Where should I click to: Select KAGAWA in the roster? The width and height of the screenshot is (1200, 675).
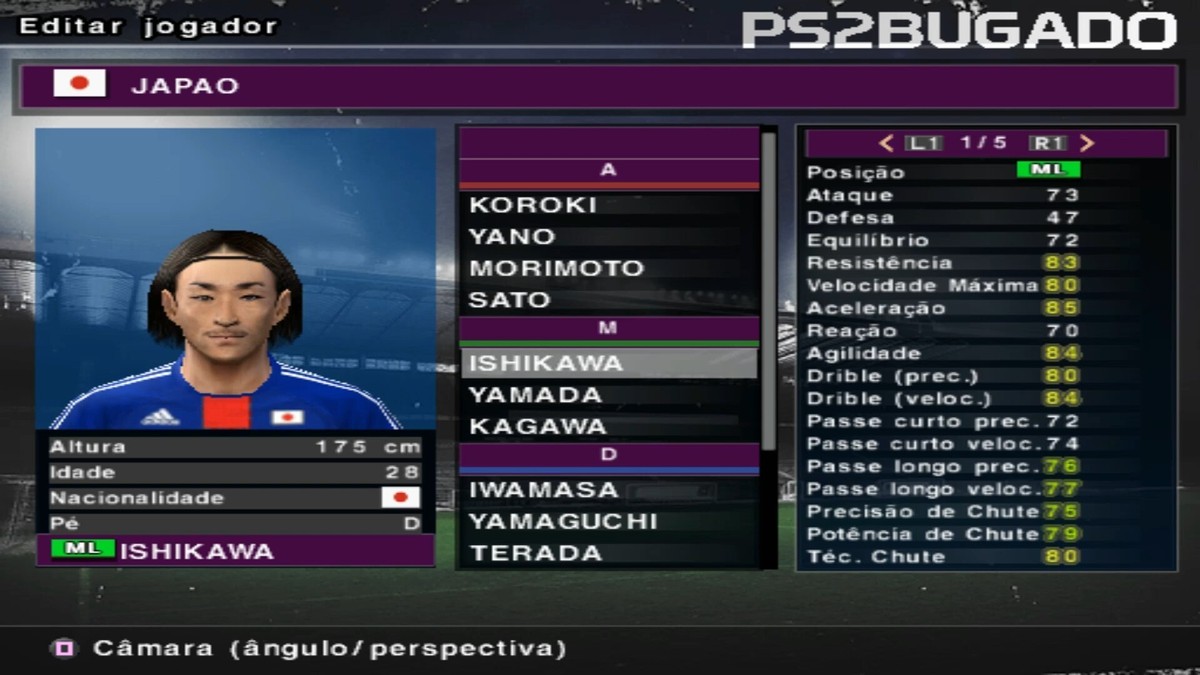click(x=608, y=427)
